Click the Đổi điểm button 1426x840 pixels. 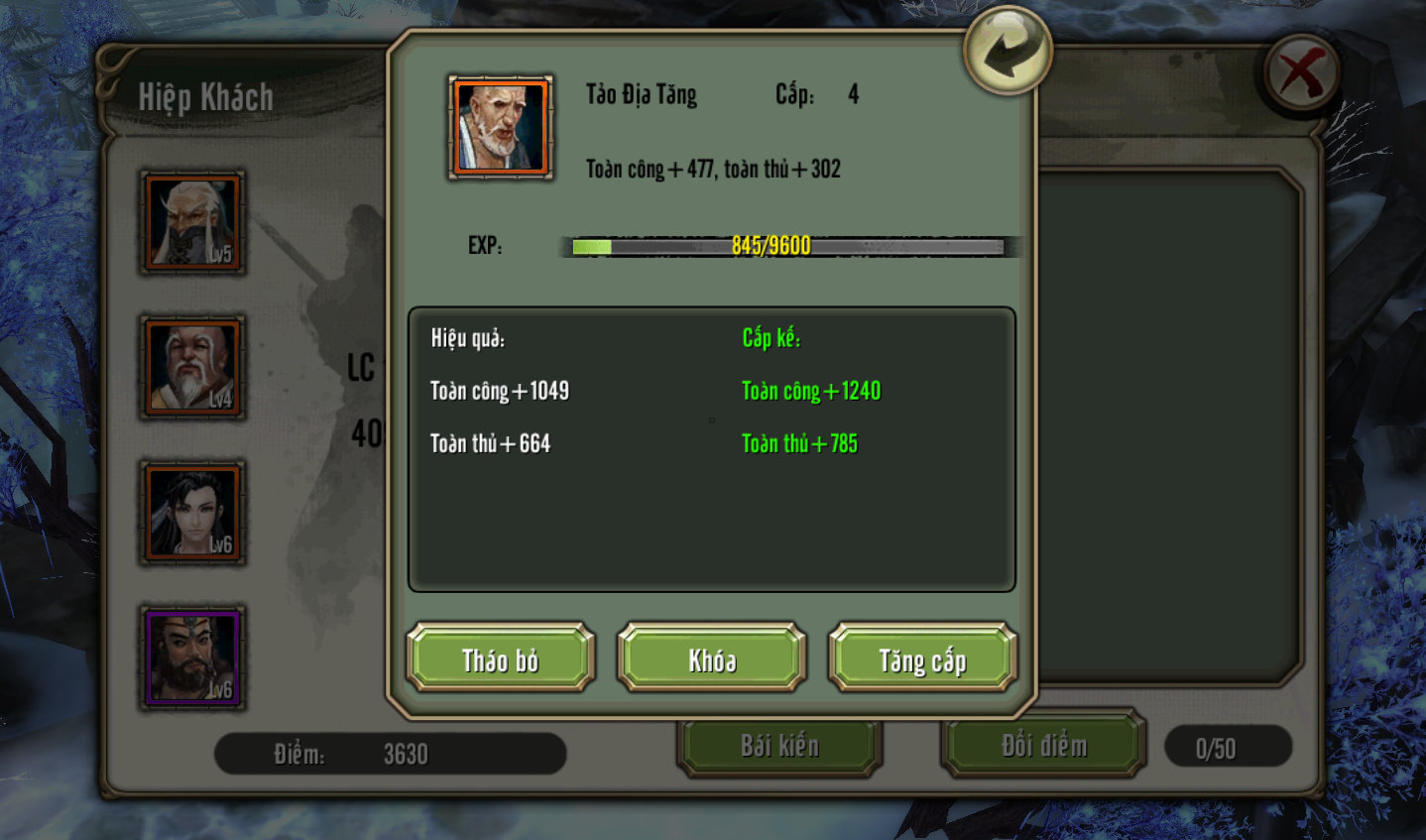pos(1043,746)
